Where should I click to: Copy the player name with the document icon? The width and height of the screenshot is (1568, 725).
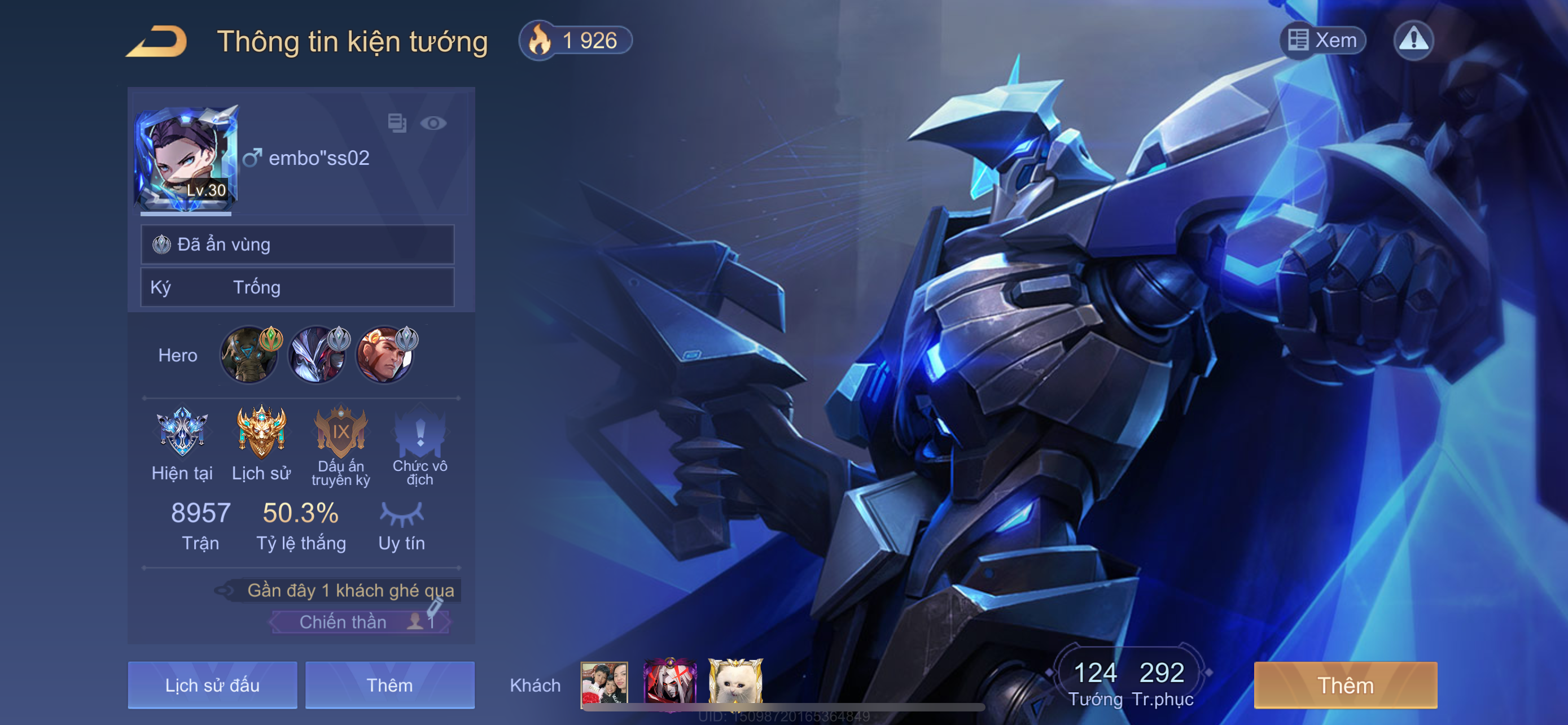click(x=397, y=123)
